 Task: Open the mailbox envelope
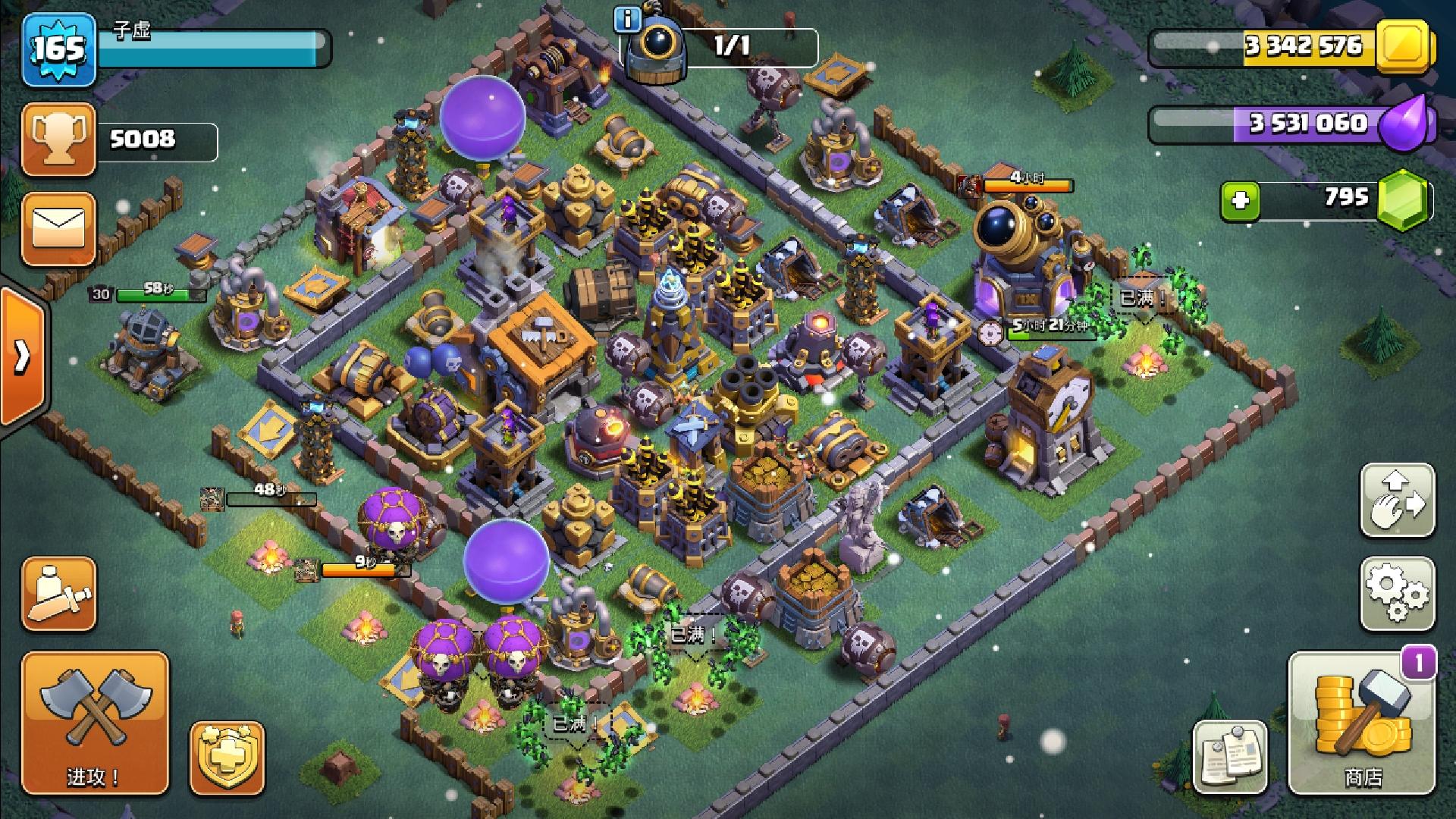tap(59, 228)
